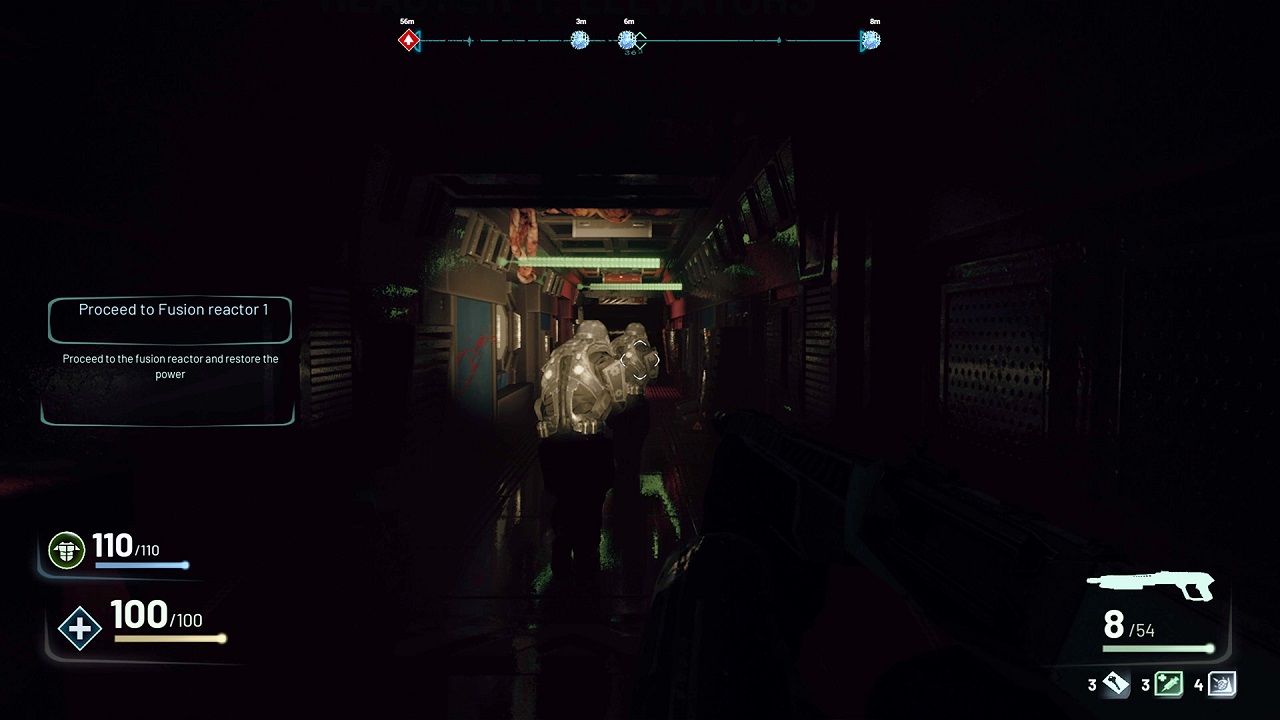Click the health cross icon
Screen dimensions: 1280x720
(x=80, y=630)
